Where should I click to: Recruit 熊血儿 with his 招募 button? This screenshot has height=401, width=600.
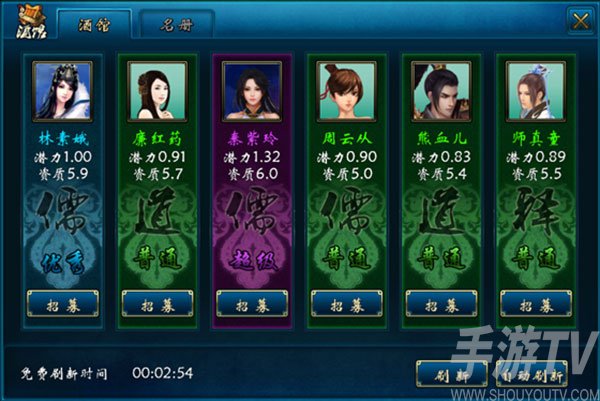click(x=441, y=303)
